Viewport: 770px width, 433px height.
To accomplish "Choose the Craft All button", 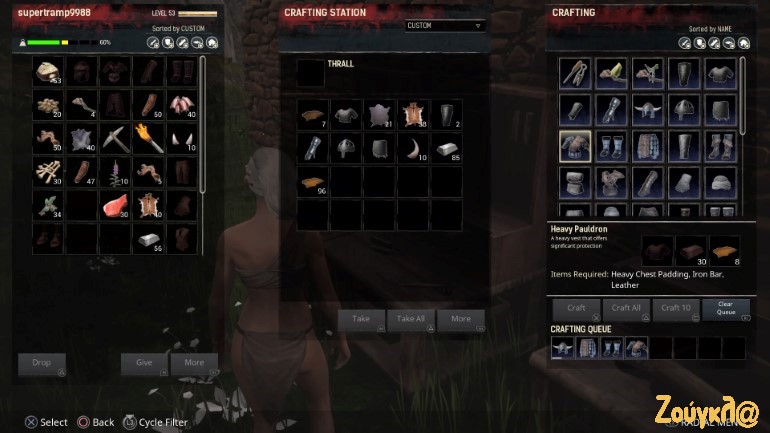I will (x=626, y=309).
